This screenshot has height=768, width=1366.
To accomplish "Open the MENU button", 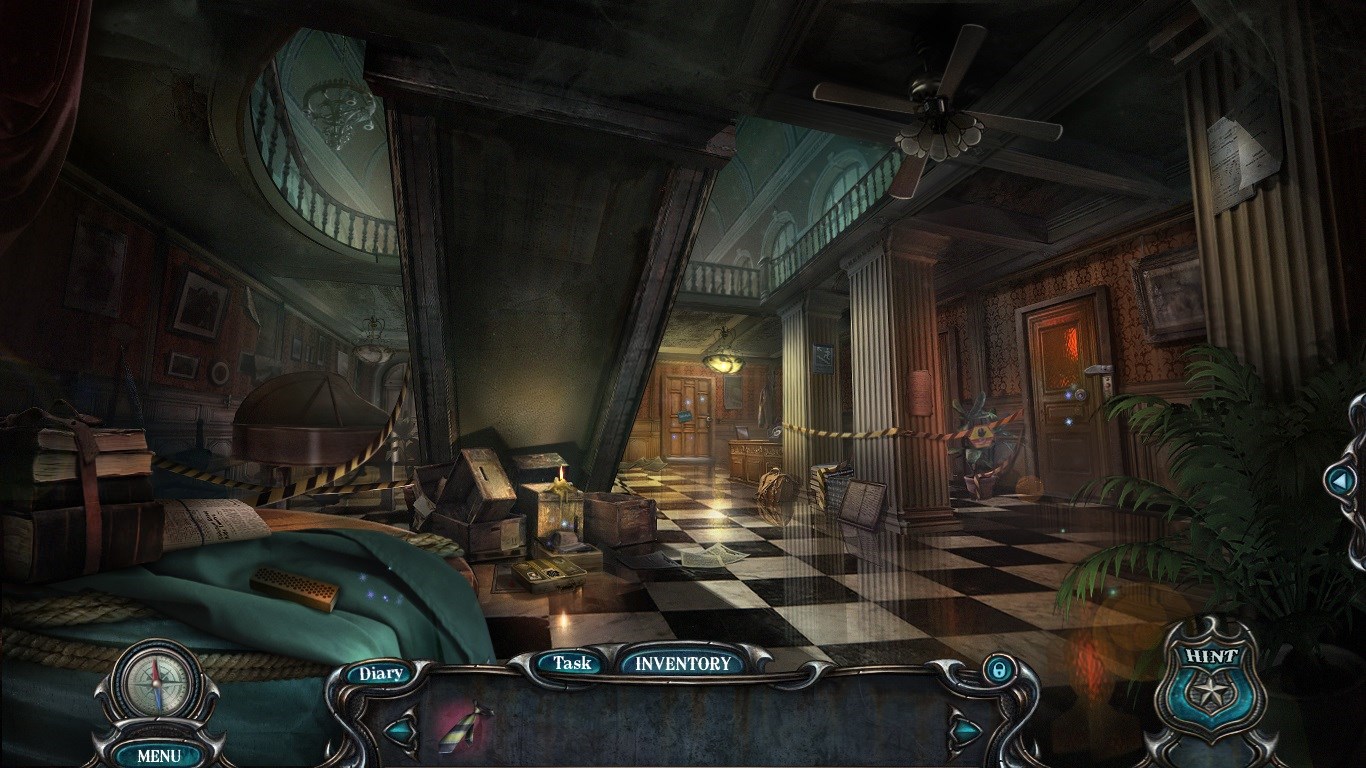I will (159, 755).
